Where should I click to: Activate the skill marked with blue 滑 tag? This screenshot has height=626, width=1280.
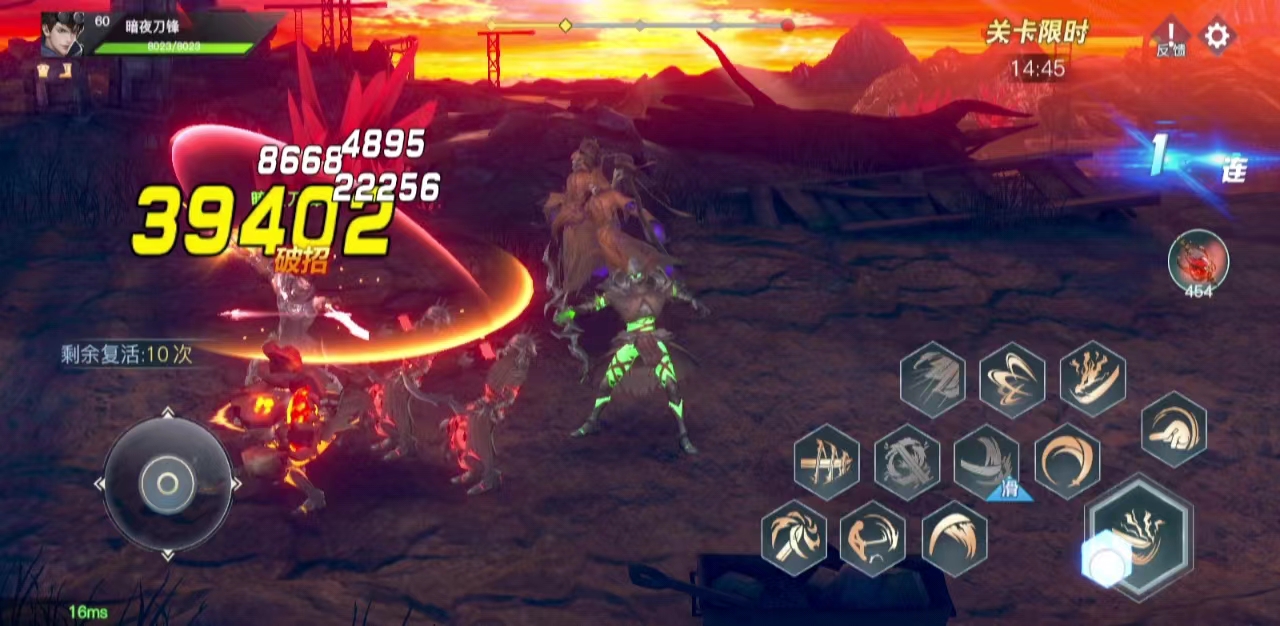[987, 462]
